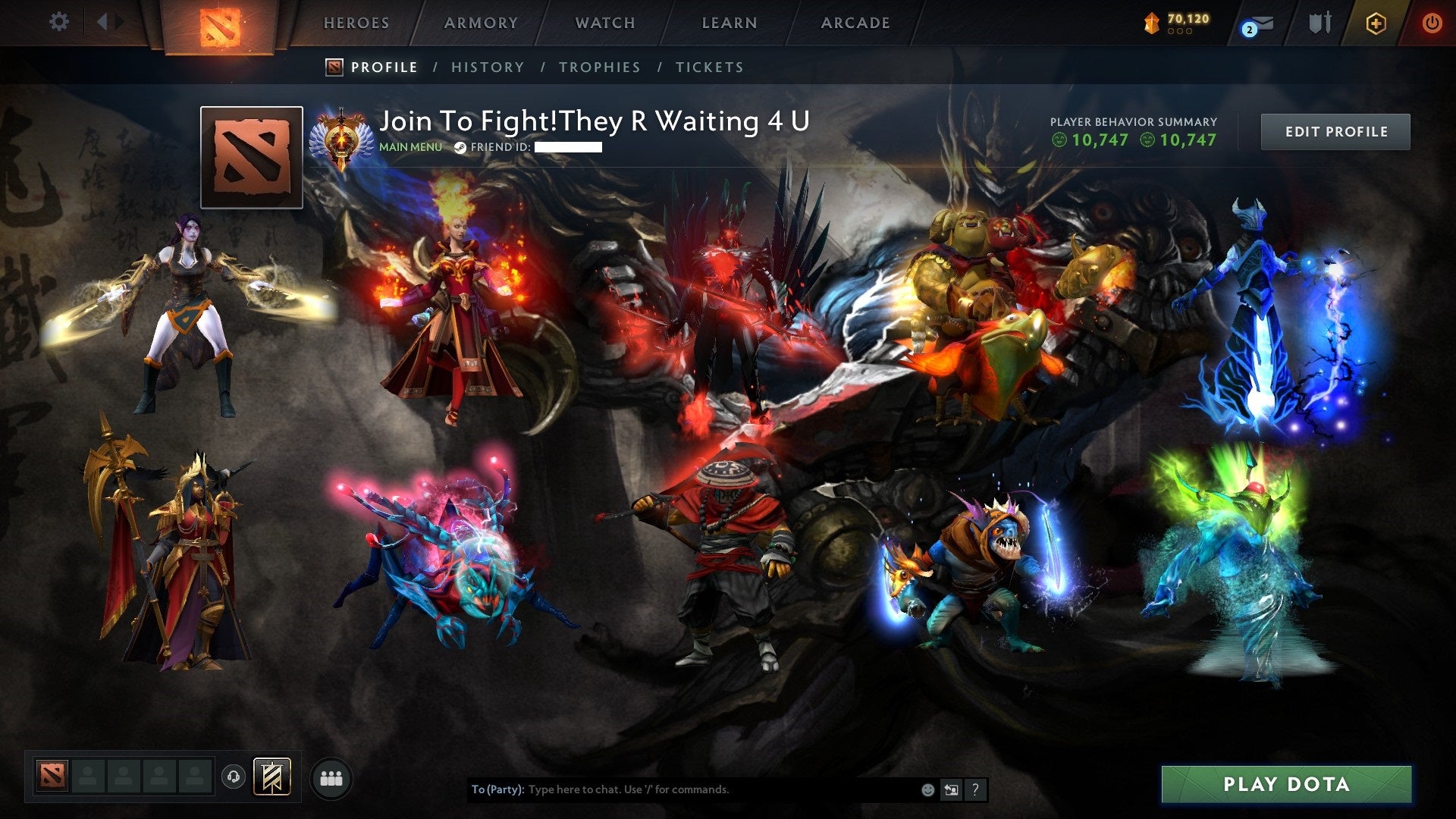Click the red power button to exit
Screen dimensions: 1456x819
(x=1432, y=23)
